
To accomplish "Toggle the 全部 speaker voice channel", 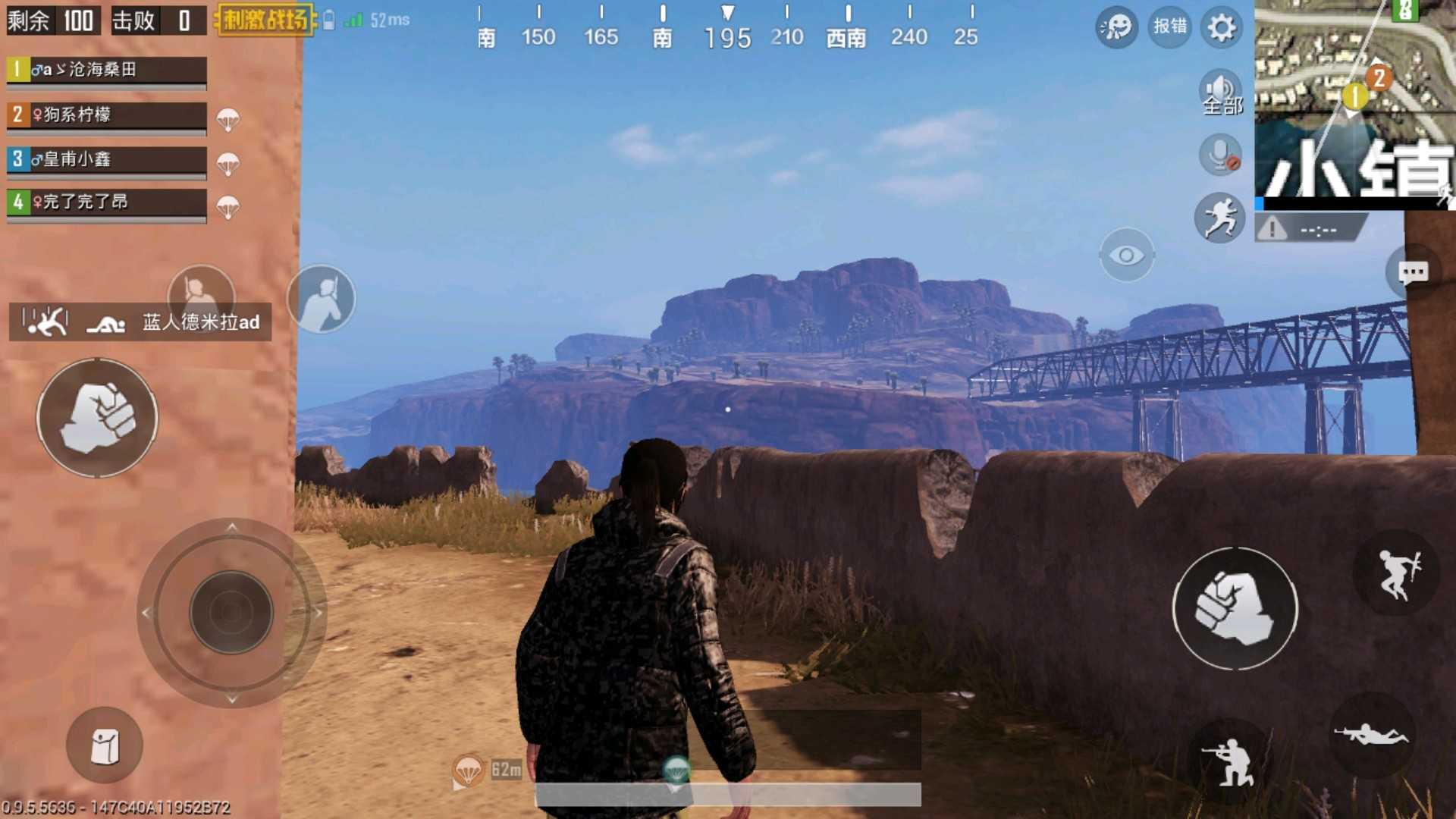I will click(1221, 93).
